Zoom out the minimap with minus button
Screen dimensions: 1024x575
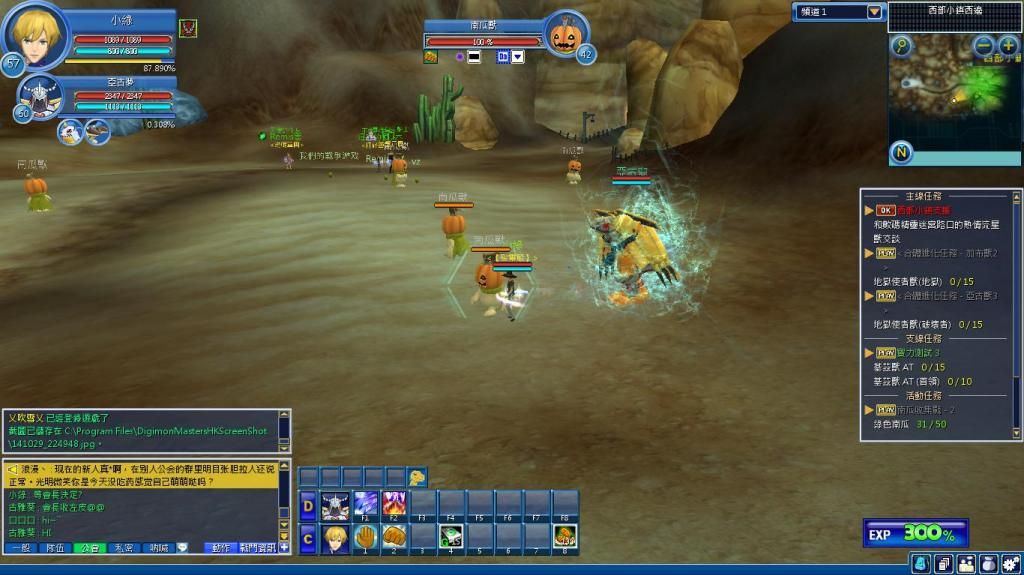(x=984, y=46)
